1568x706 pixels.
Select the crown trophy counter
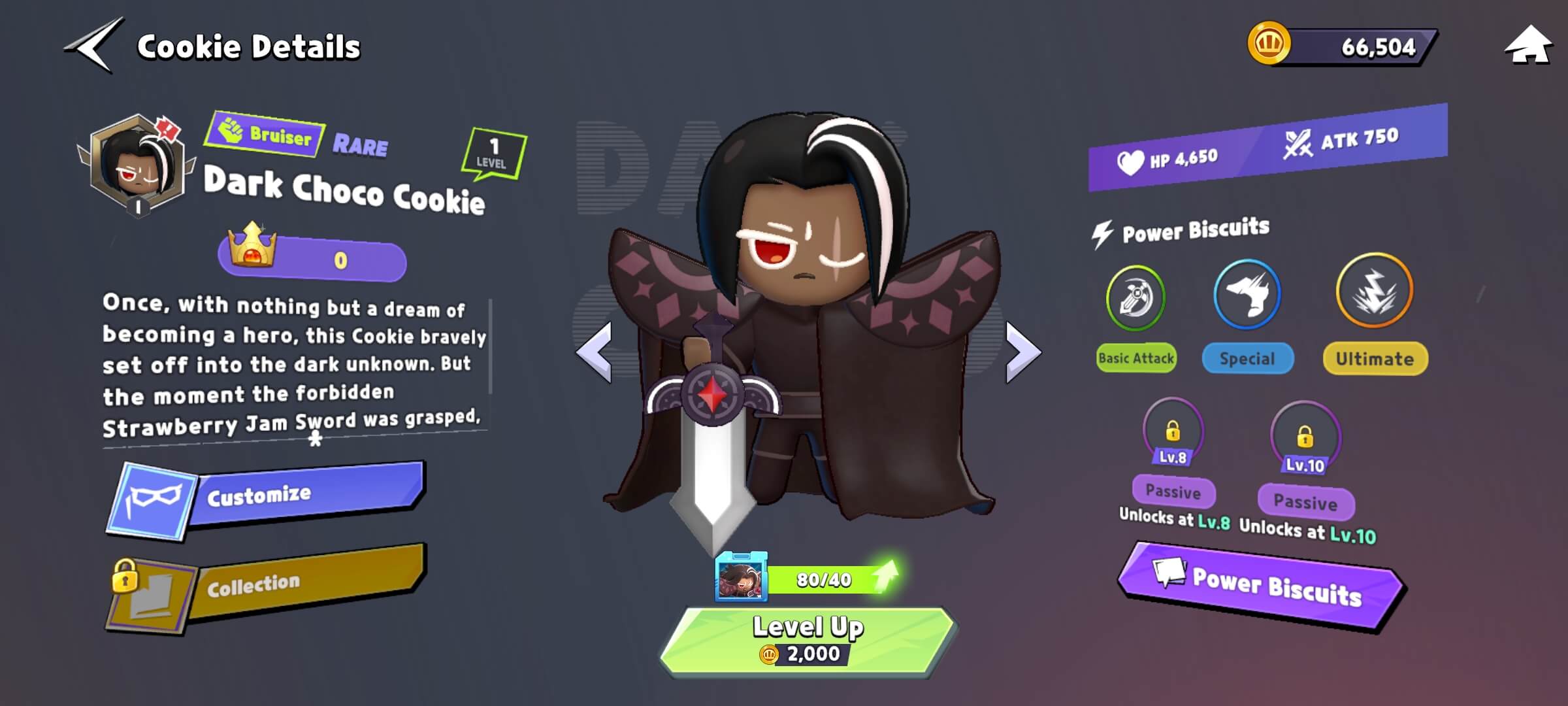(x=312, y=259)
